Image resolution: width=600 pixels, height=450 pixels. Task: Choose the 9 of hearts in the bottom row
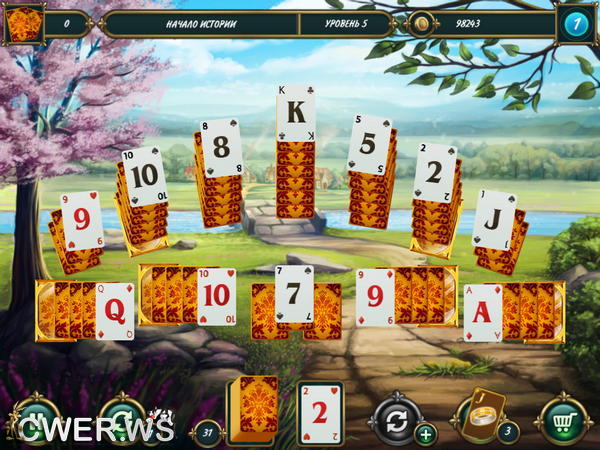click(375, 297)
